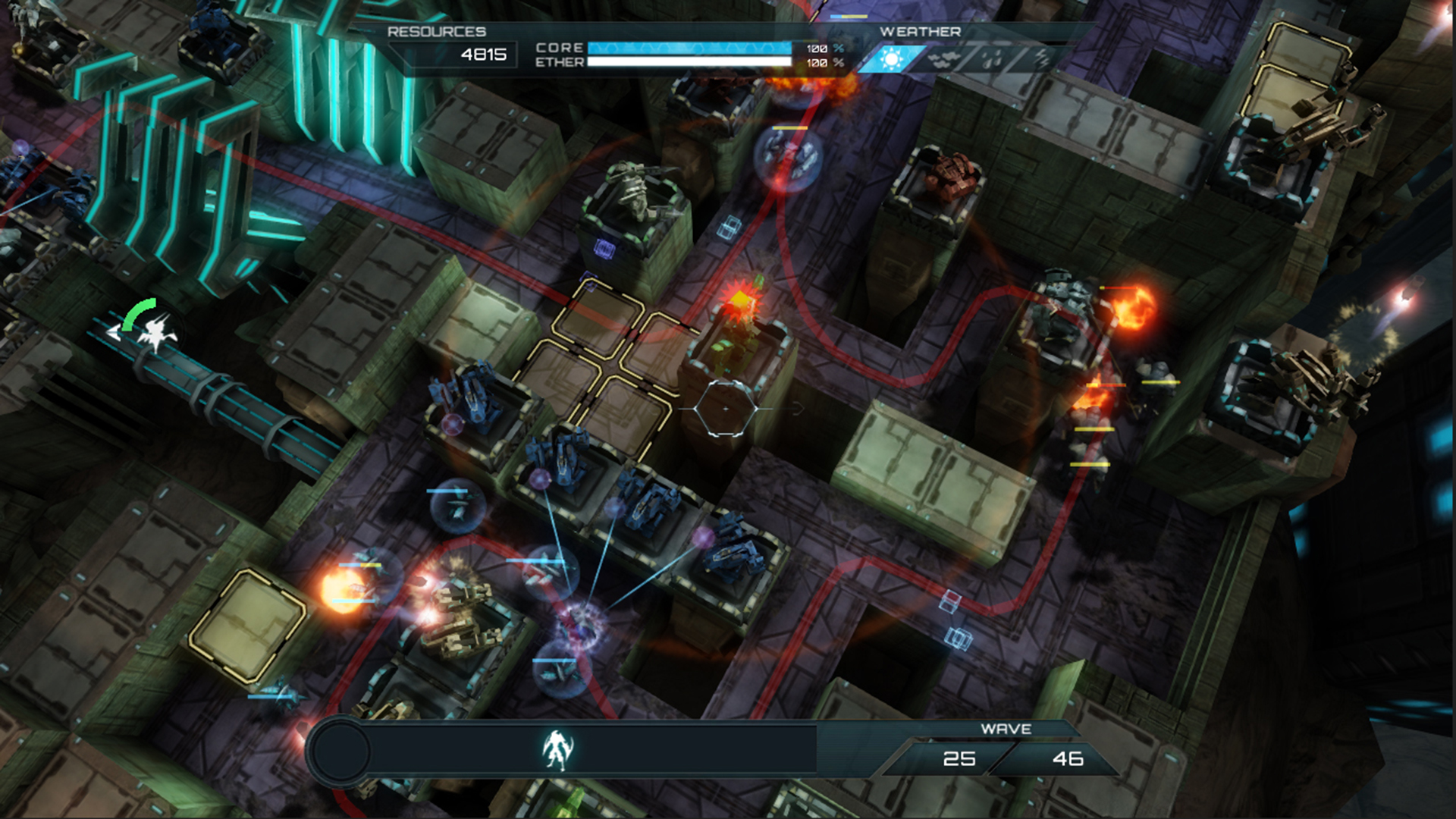This screenshot has width=1456, height=819.
Task: Click the clouds weather icon
Action: [x=944, y=58]
